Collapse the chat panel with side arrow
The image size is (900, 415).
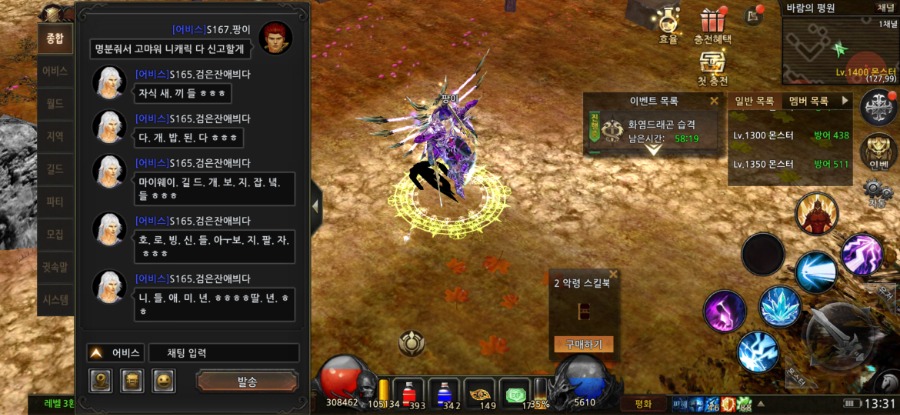(x=317, y=207)
